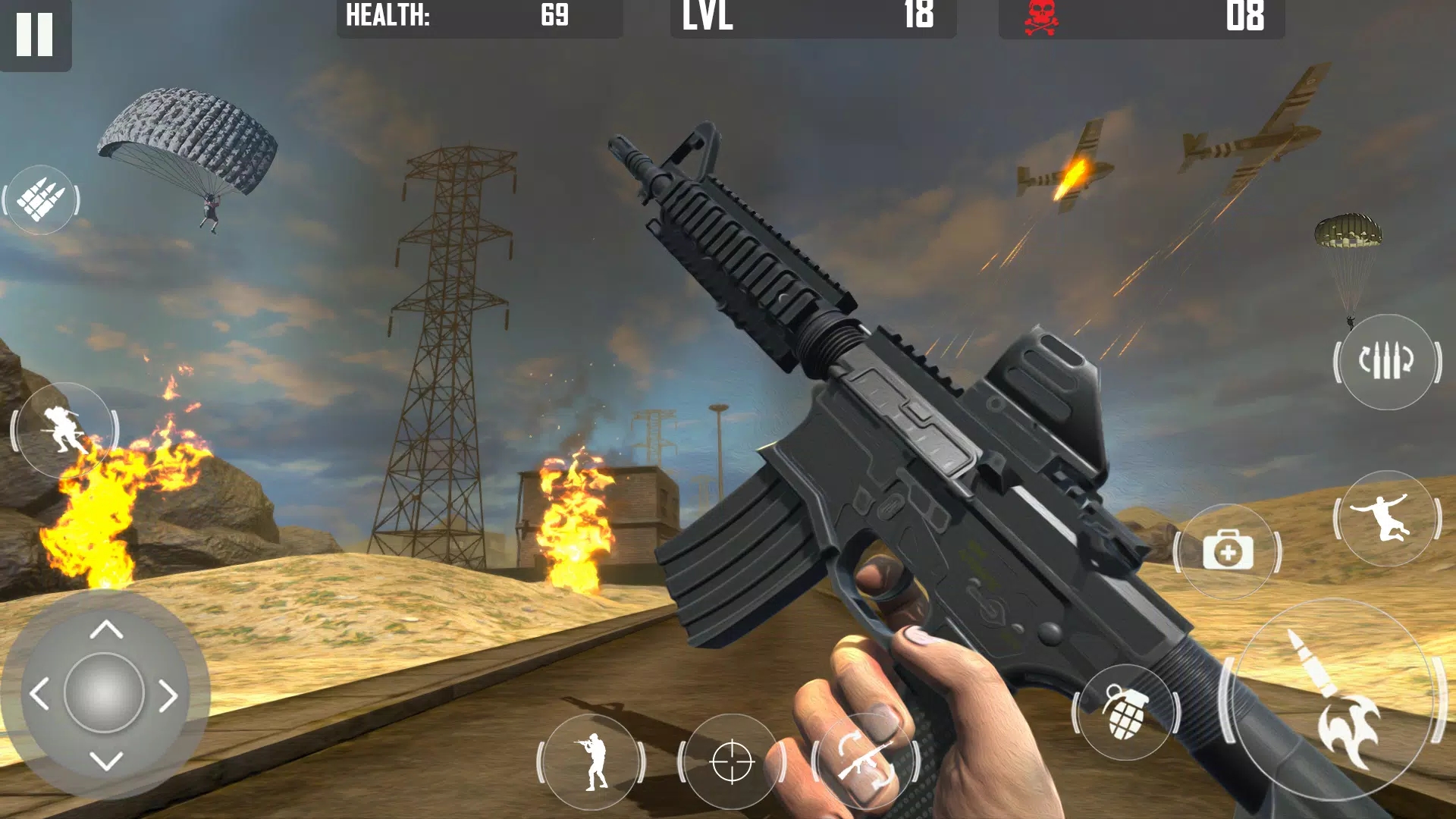The height and width of the screenshot is (819, 1456).
Task: Select the crouch soldier stance icon
Action: pos(1386,519)
